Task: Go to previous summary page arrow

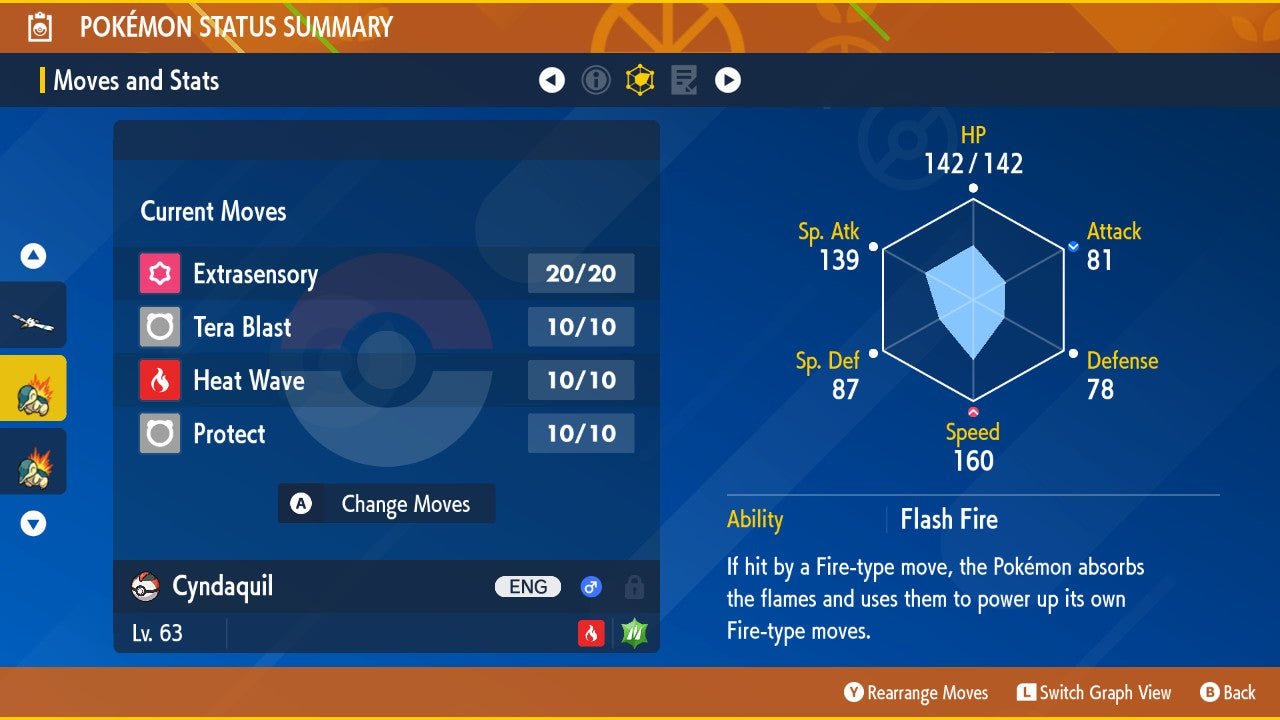Action: tap(552, 80)
